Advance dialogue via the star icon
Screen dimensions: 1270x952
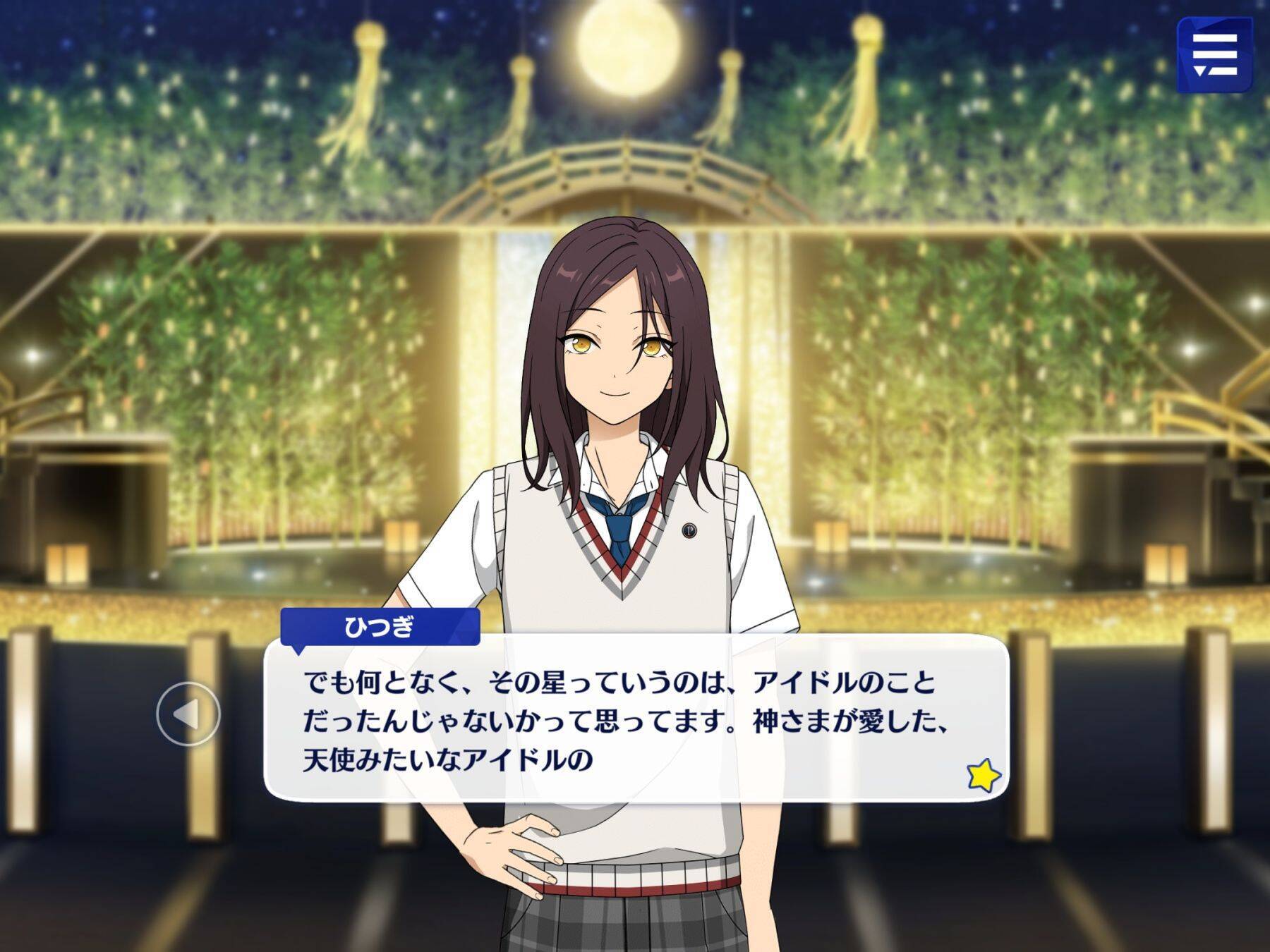coord(983,775)
